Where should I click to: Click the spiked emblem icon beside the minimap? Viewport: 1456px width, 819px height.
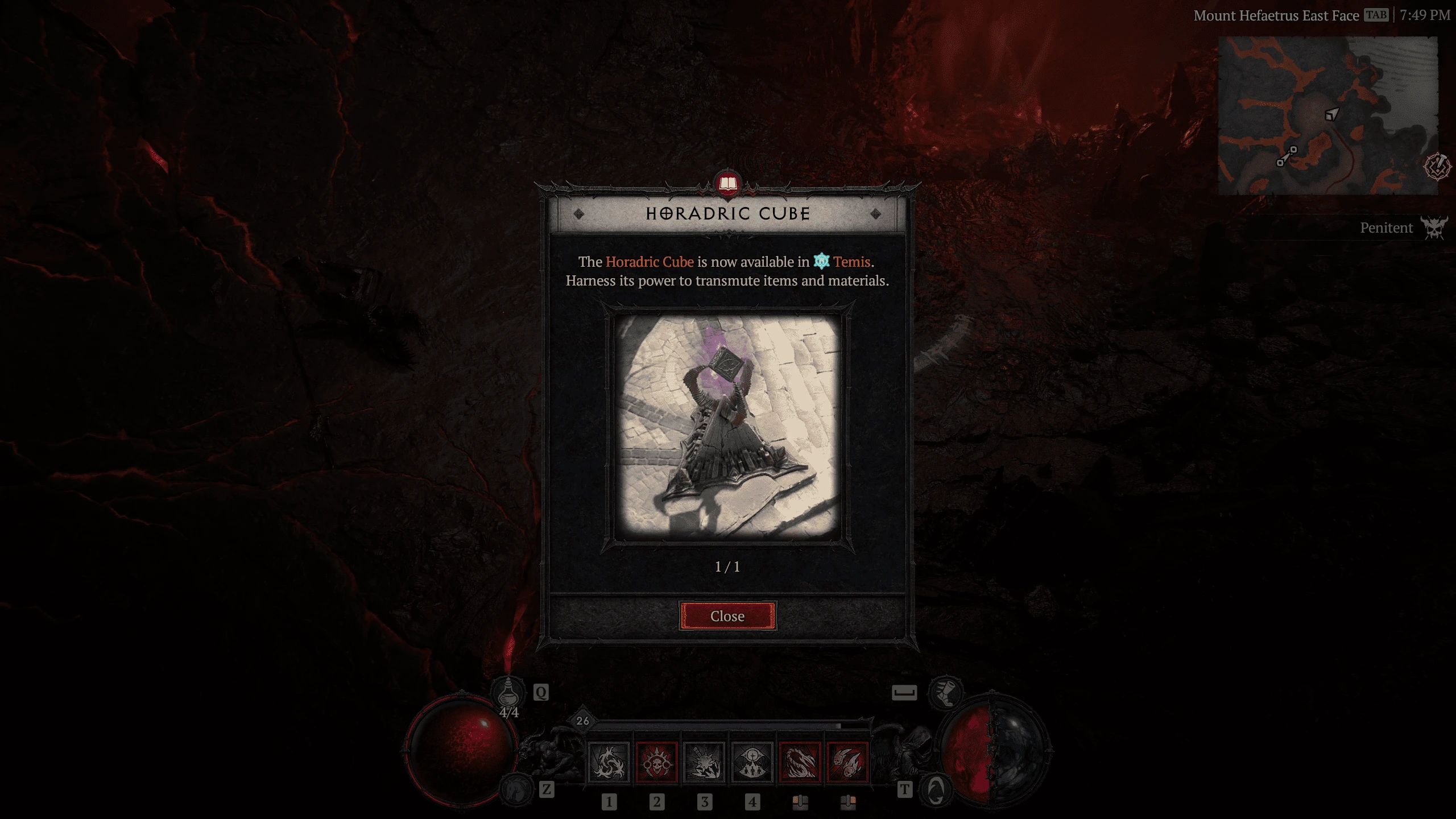point(1437,167)
